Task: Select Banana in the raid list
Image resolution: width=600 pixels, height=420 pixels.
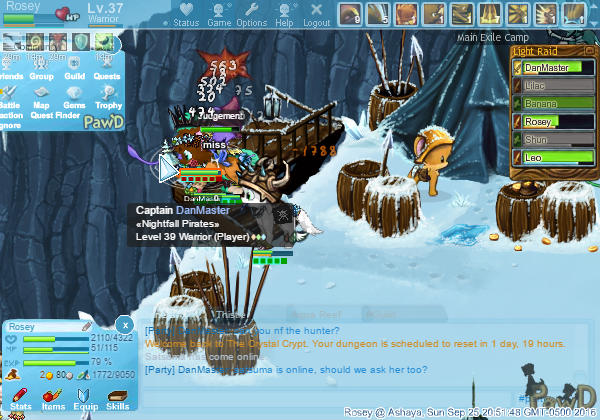Action: tap(548, 103)
